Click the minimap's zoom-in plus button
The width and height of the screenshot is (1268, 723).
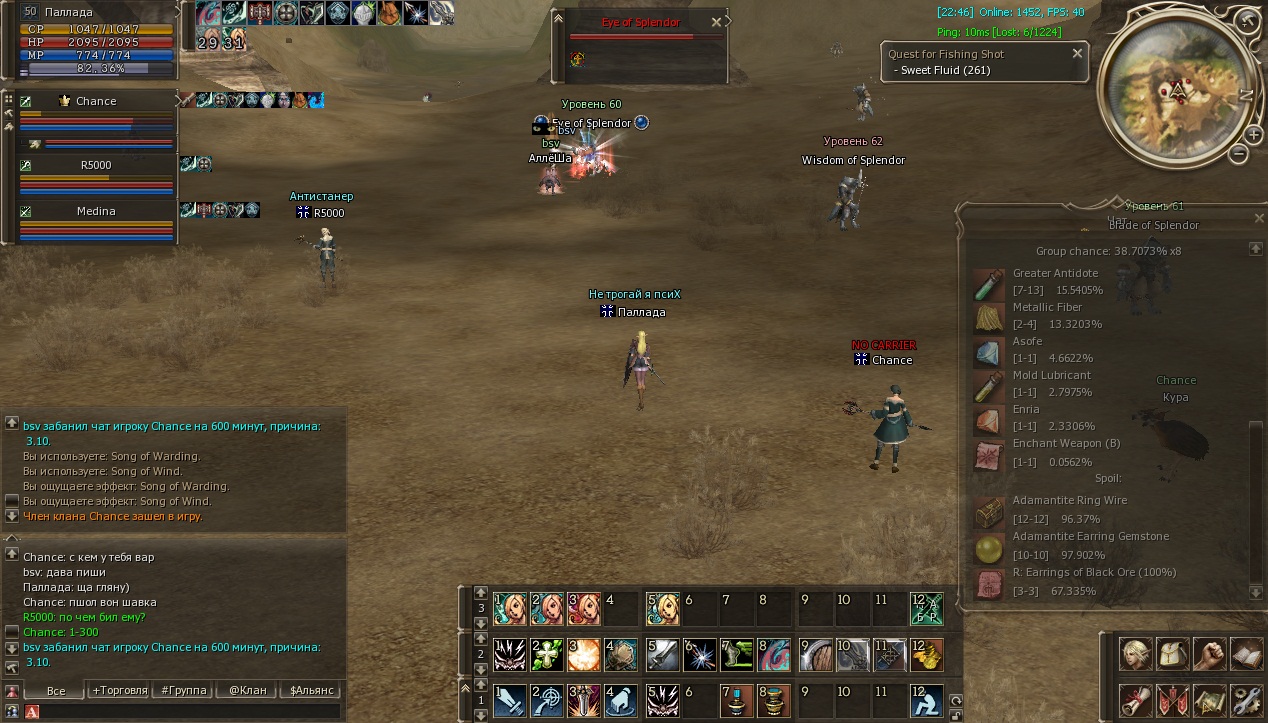point(1253,135)
